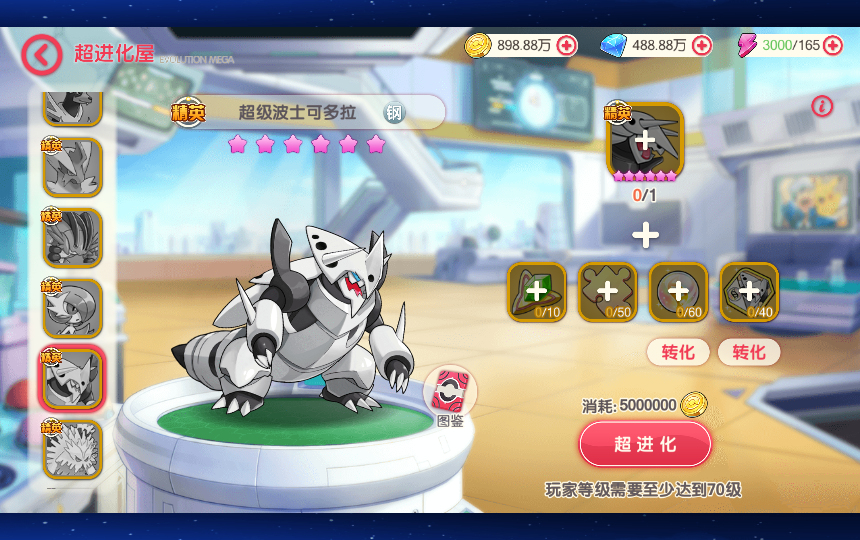Add more blue diamonds
The width and height of the screenshot is (860, 540).
pyautogui.click(x=702, y=46)
